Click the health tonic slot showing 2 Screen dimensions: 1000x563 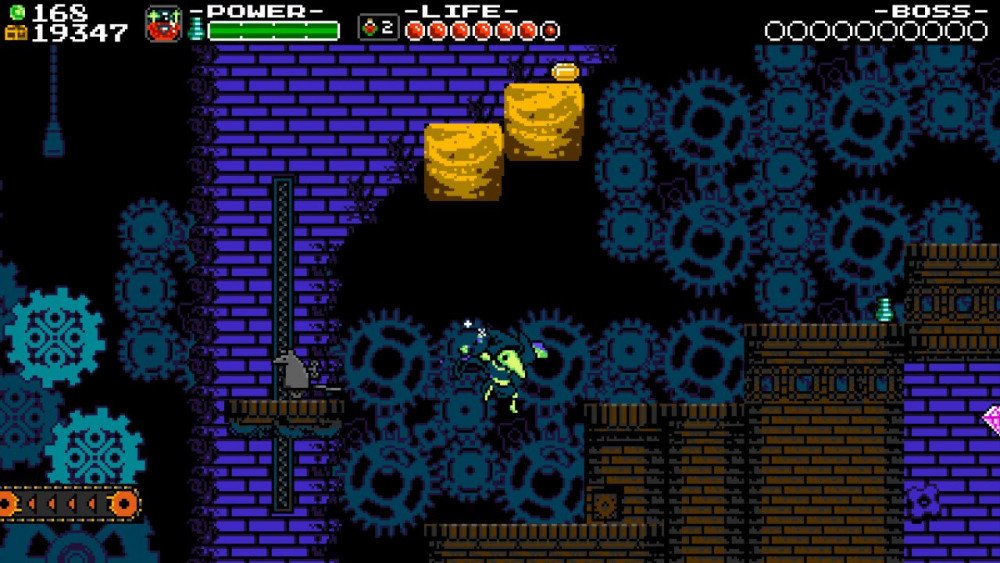(x=378, y=27)
